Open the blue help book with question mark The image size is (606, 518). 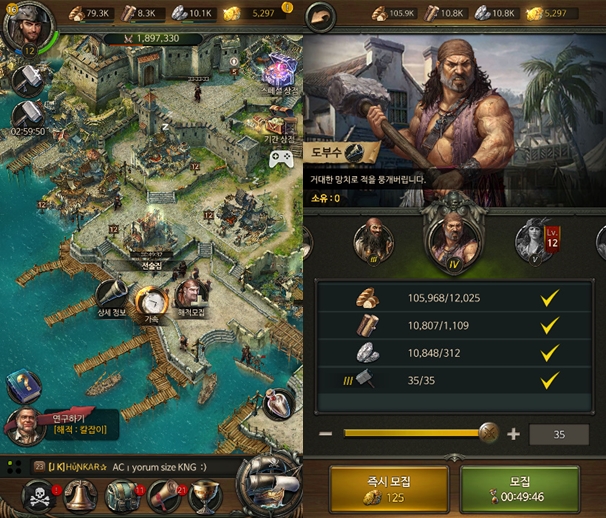(20, 385)
